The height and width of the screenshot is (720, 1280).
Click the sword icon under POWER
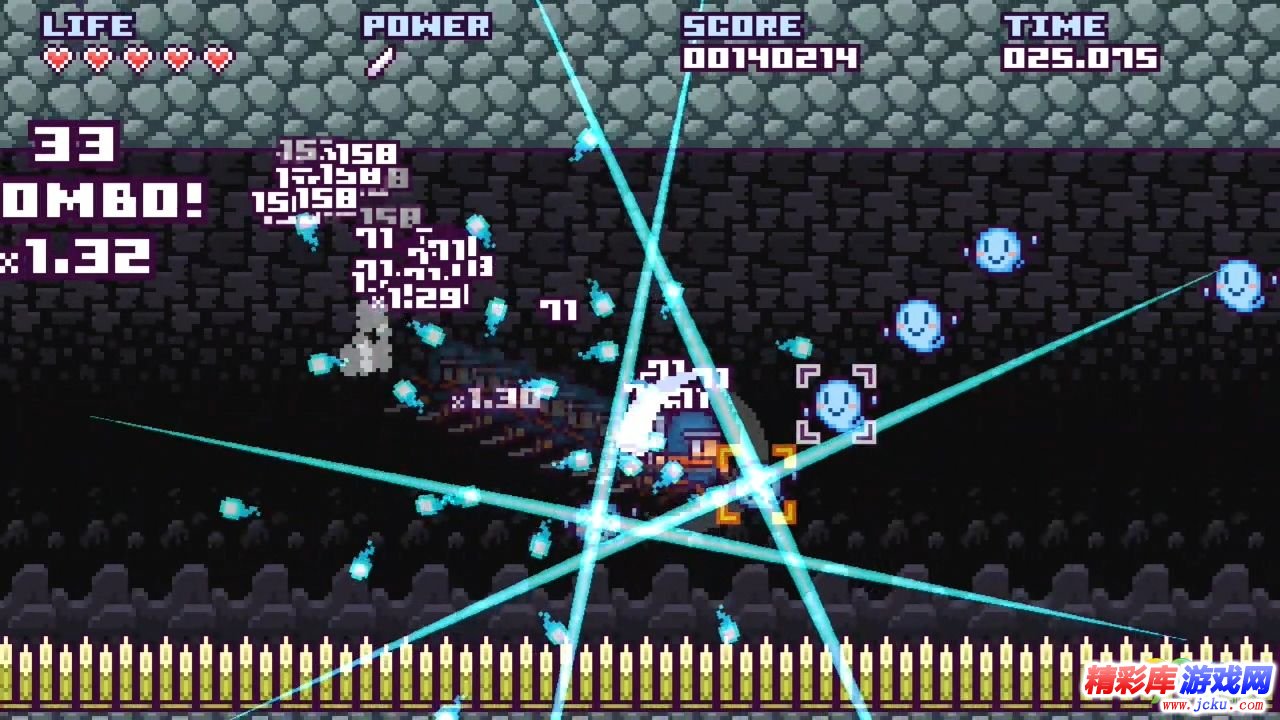(x=380, y=62)
